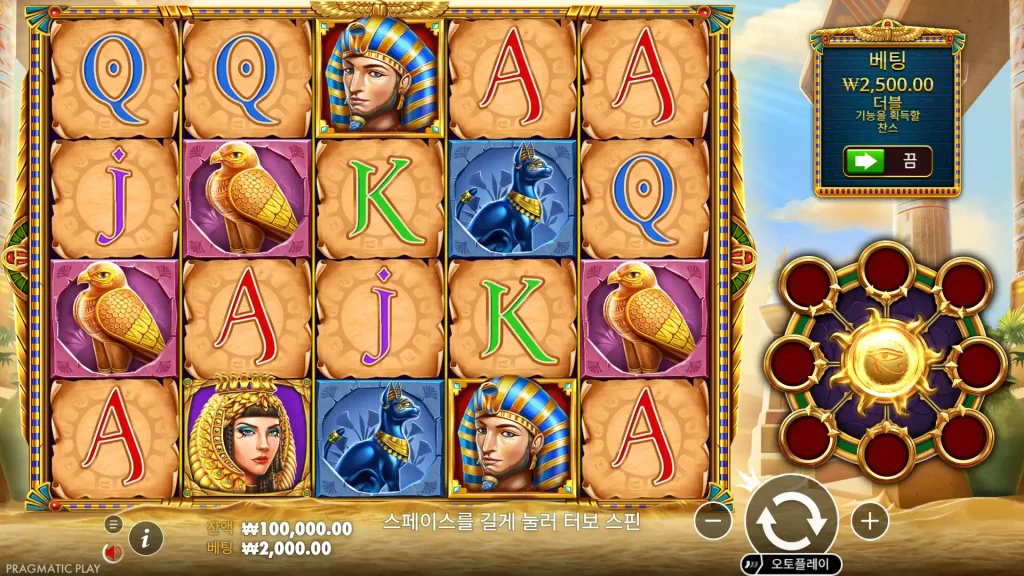Increase the bet with the plus button
Screen dimensions: 1024x576
coord(870,520)
